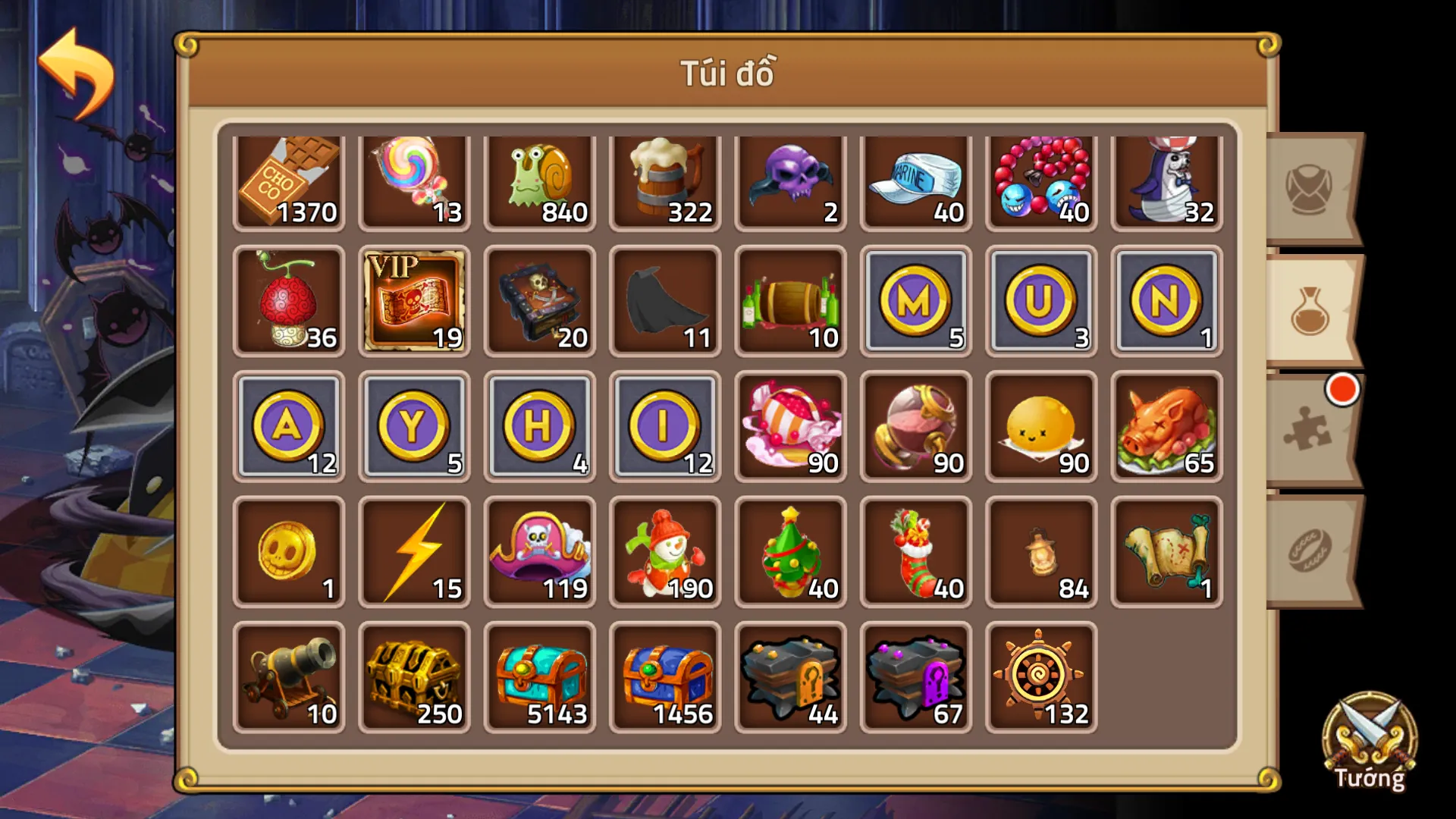The image size is (1456, 819).
Task: Click the Christmas tree item with count 40
Action: [789, 552]
